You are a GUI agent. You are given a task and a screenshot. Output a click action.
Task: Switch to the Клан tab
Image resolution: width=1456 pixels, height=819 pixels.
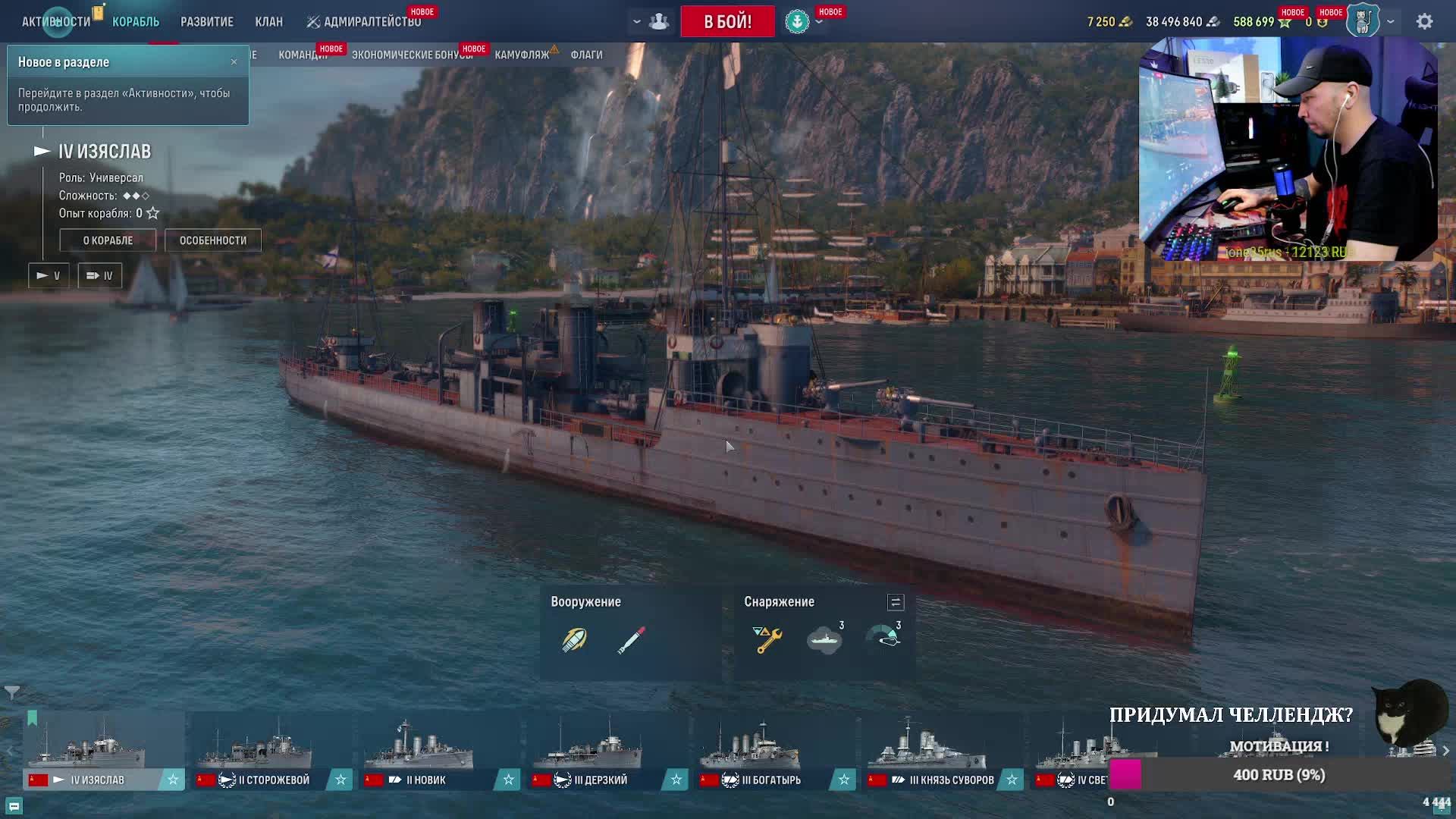pos(268,21)
